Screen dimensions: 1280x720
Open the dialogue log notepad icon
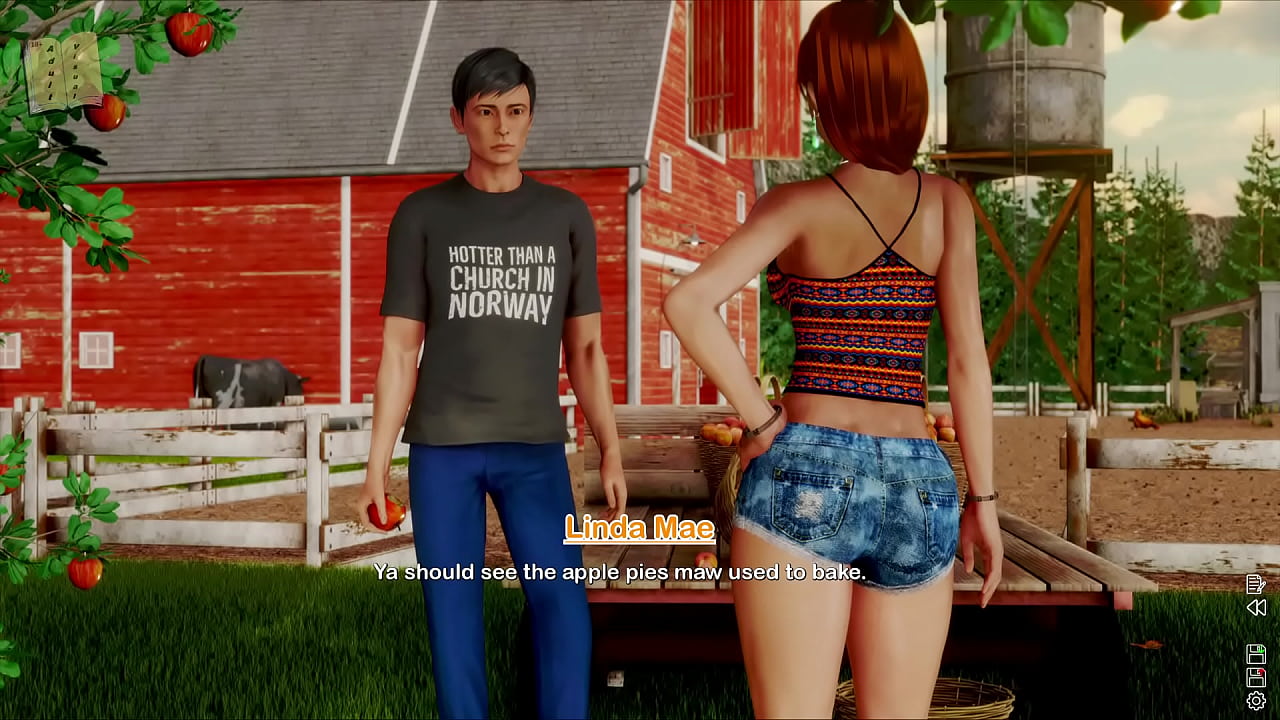[x=1256, y=584]
